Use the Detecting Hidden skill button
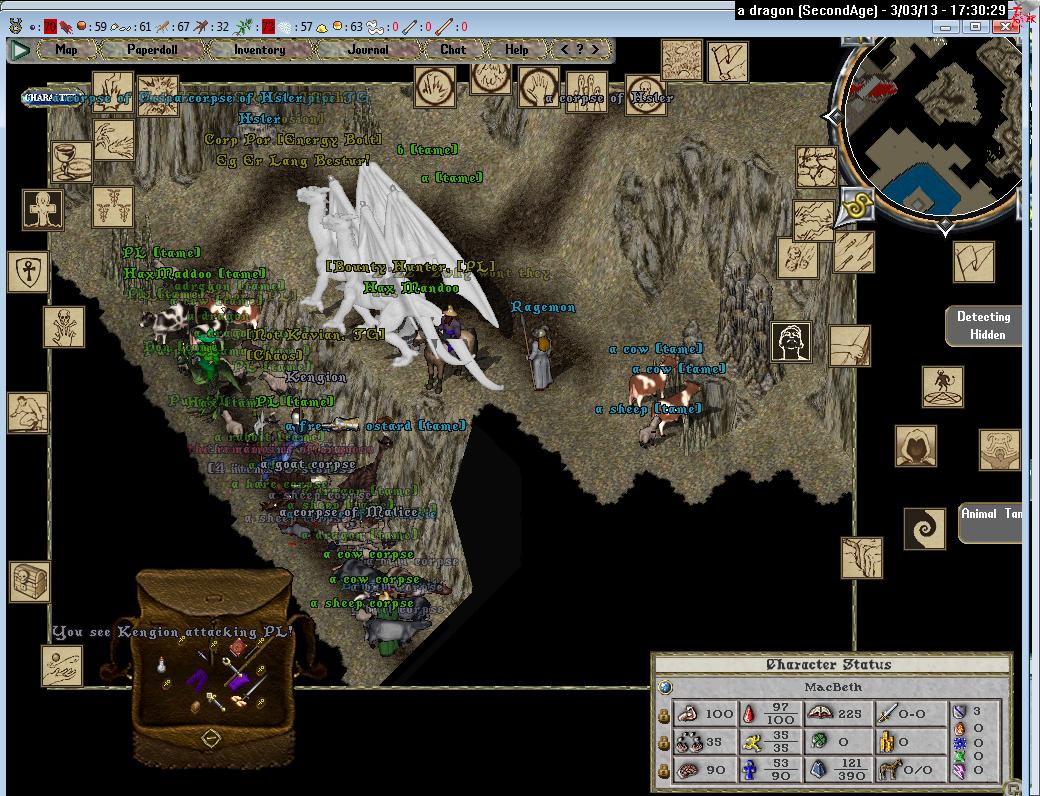Screen dimensions: 1040x796 pyautogui.click(x=983, y=326)
